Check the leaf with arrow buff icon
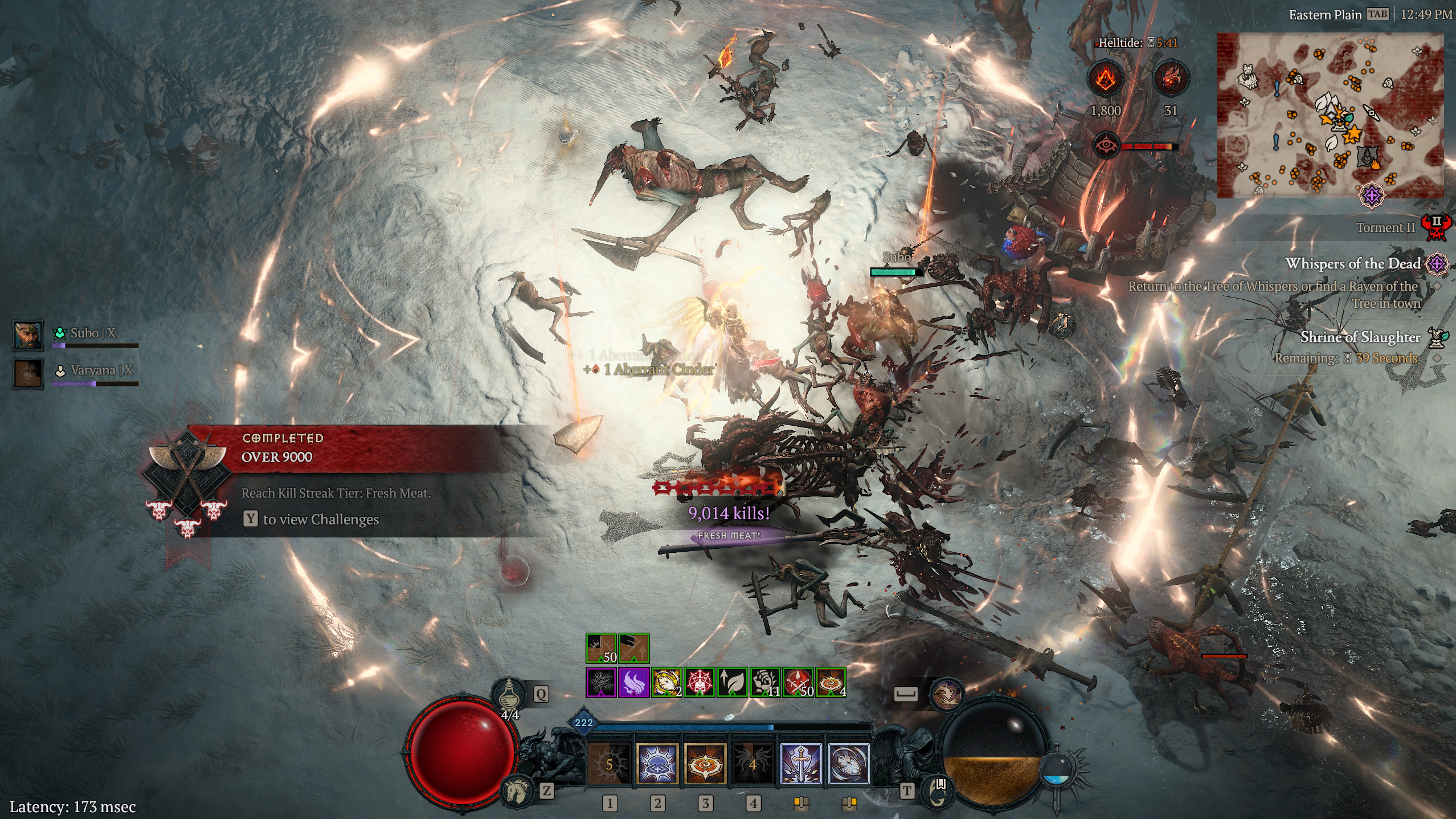The image size is (1456, 819). (x=732, y=683)
